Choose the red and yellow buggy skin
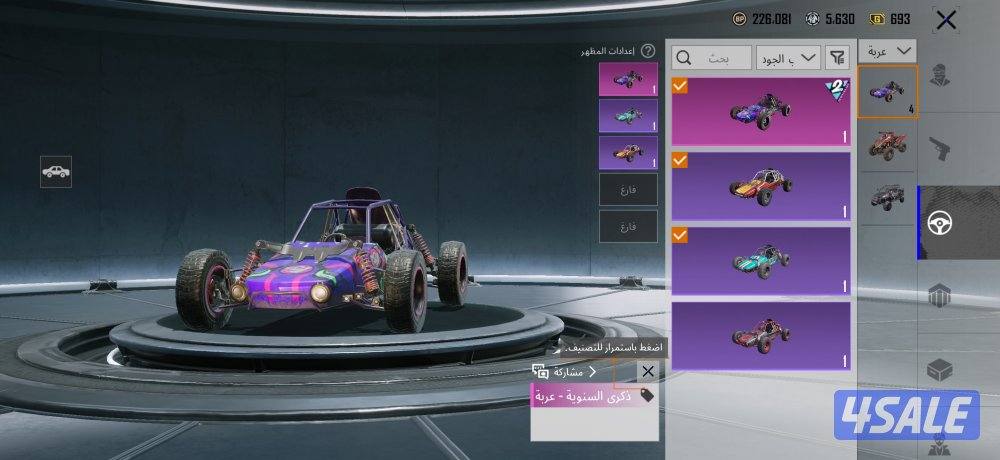Image resolution: width=1000 pixels, height=460 pixels. click(761, 185)
